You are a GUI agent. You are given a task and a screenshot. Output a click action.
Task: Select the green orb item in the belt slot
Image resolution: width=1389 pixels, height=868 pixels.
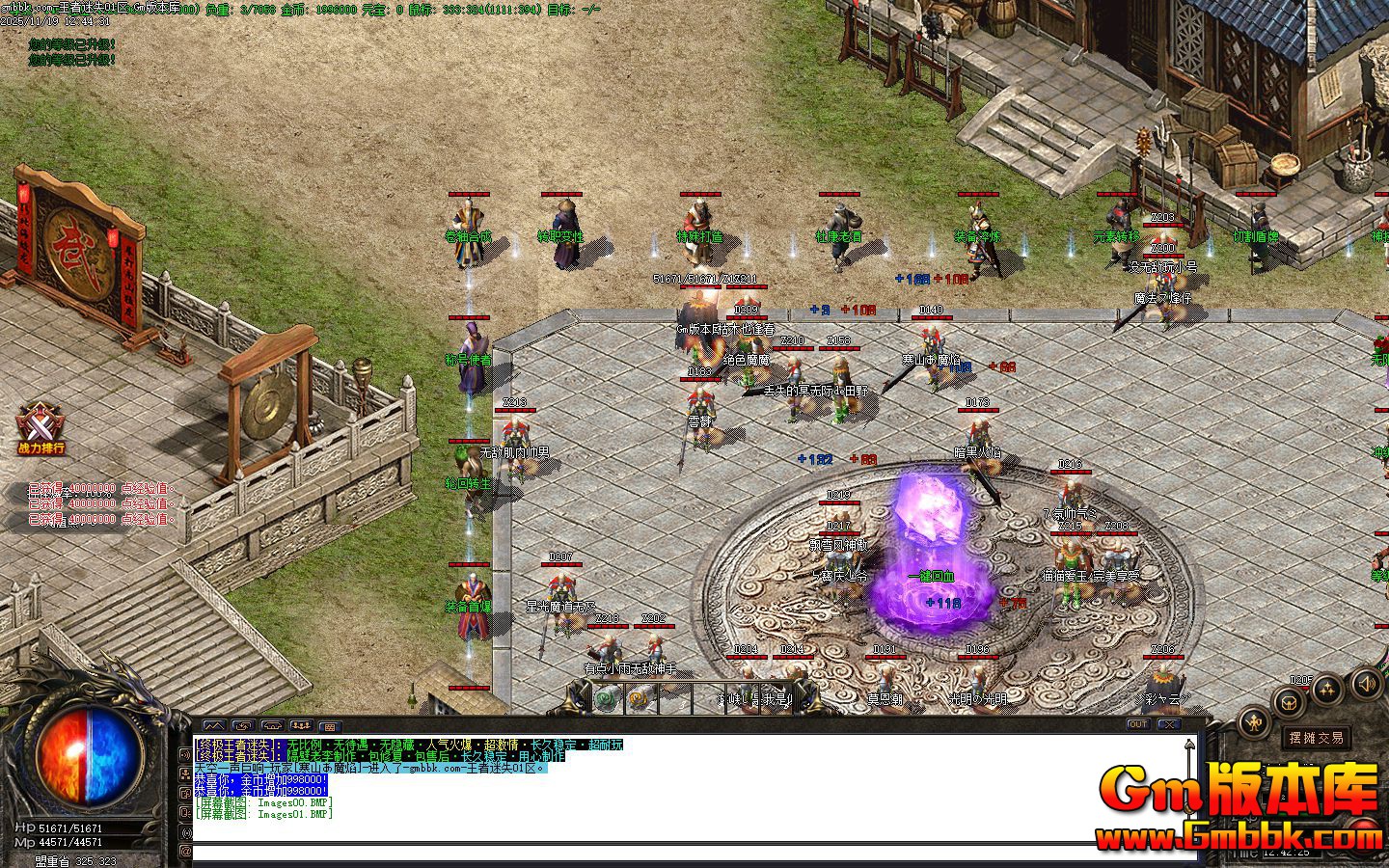point(605,698)
